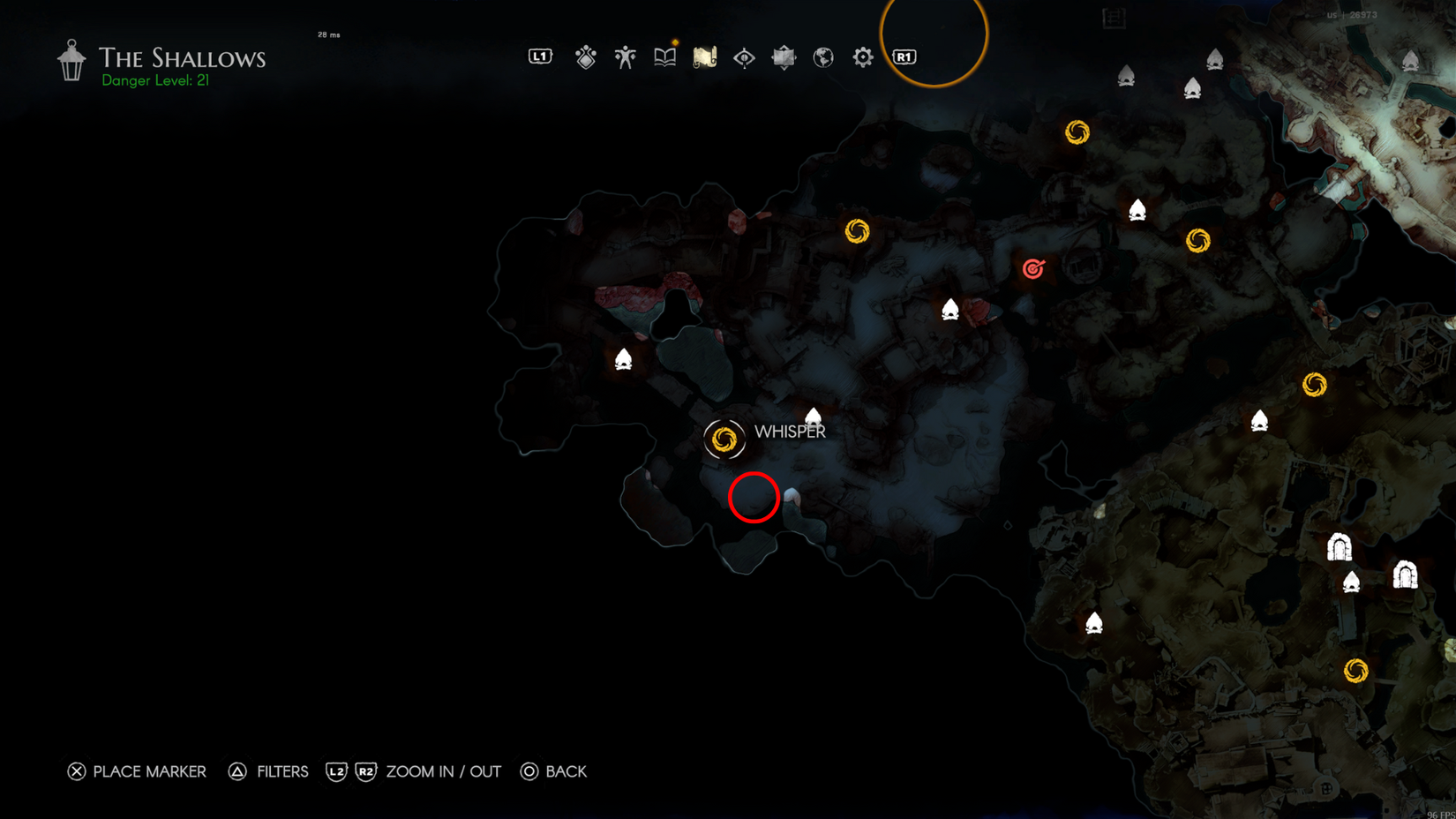Image resolution: width=1456 pixels, height=819 pixels.
Task: Select the globe world icon
Action: tap(822, 56)
